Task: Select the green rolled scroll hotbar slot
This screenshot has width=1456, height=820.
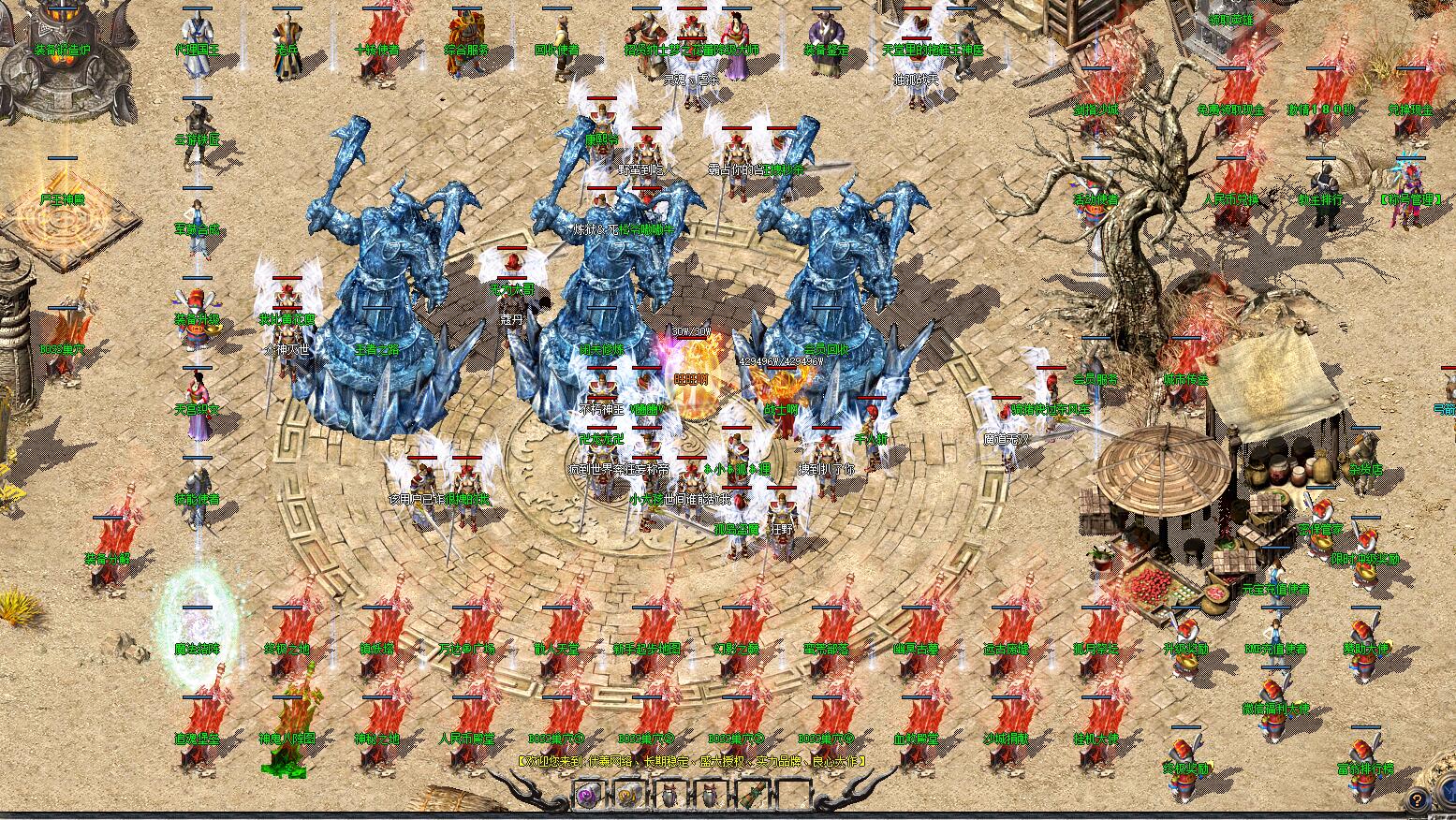Action: click(x=751, y=797)
